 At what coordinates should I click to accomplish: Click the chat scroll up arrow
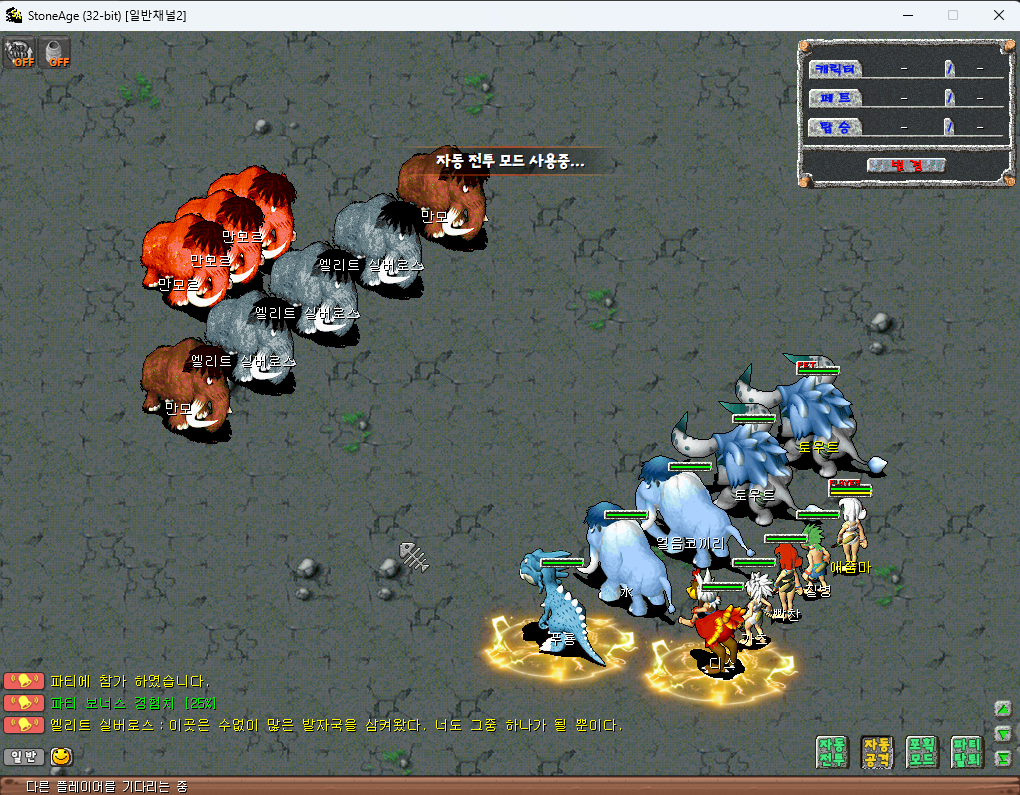pyautogui.click(x=1003, y=709)
